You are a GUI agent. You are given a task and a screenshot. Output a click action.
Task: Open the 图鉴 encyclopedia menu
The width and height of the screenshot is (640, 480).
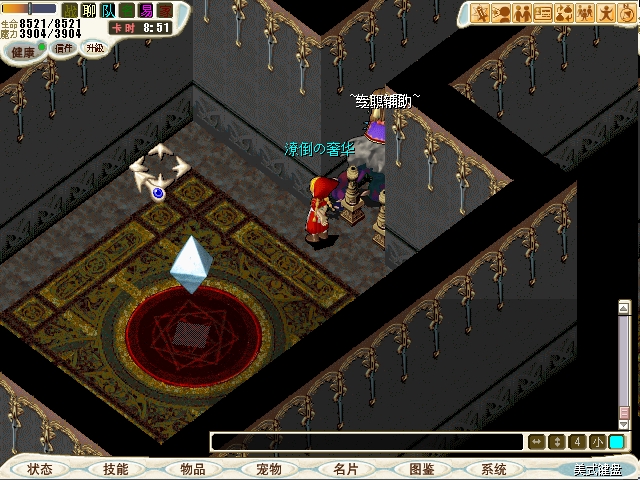pos(421,469)
